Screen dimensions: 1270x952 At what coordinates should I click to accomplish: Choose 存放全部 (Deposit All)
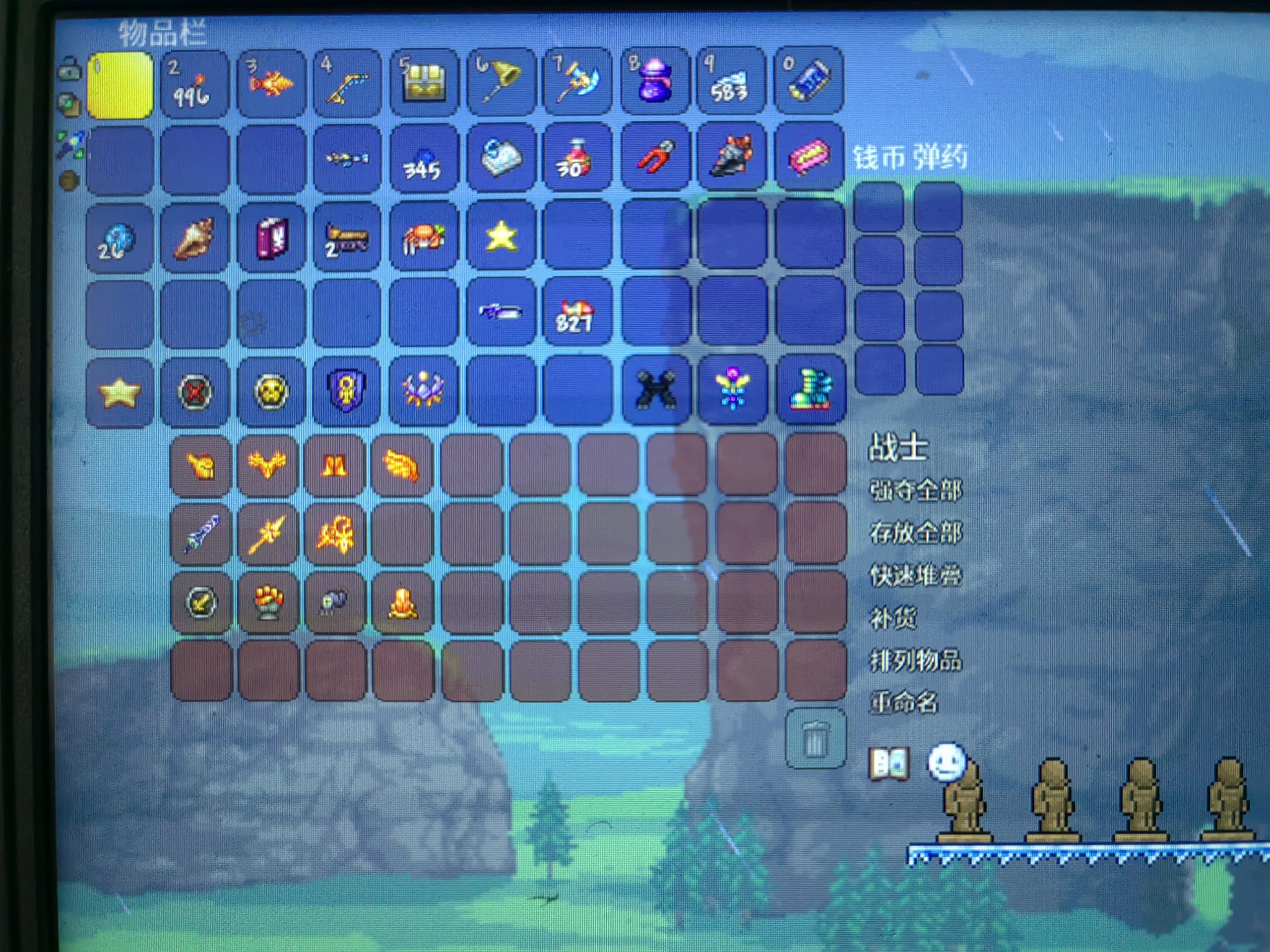pyautogui.click(x=915, y=533)
